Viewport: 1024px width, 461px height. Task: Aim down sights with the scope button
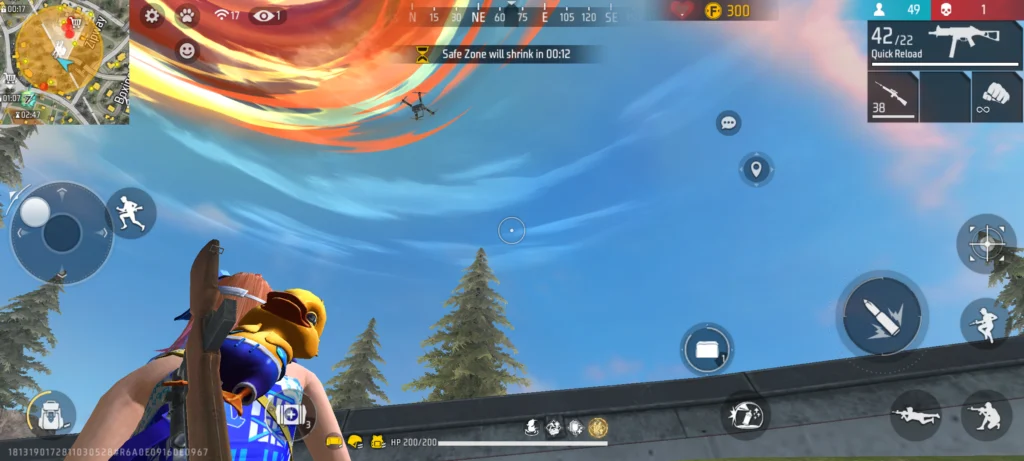click(986, 243)
